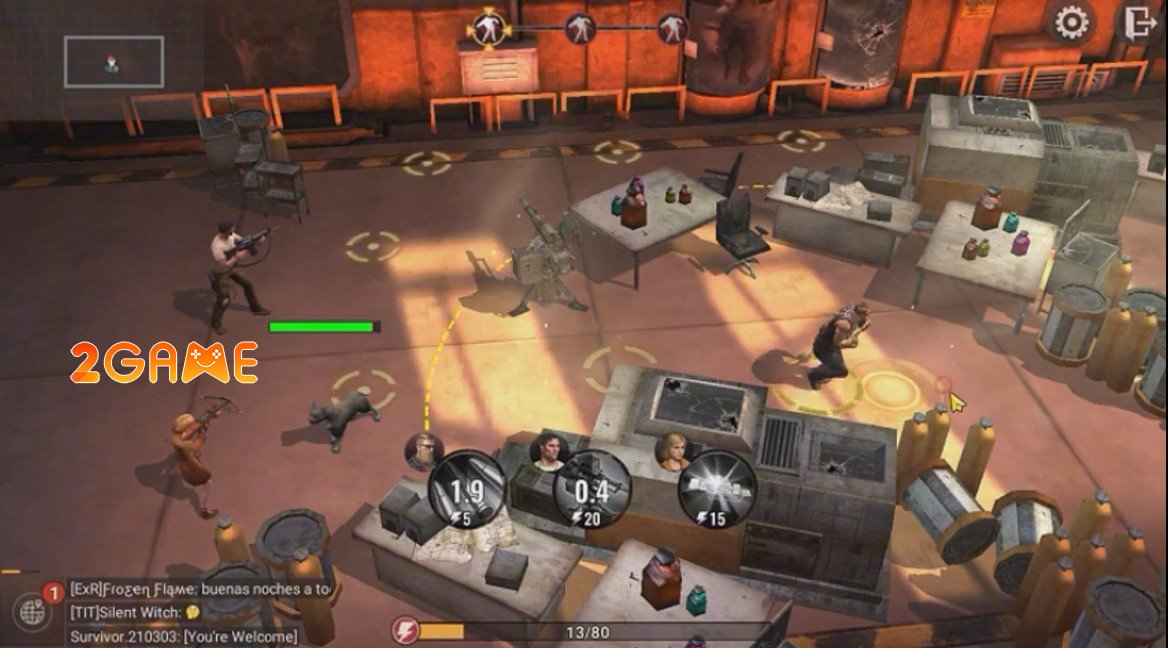
Task: Tap the red lightning energy icon
Action: coord(404,631)
